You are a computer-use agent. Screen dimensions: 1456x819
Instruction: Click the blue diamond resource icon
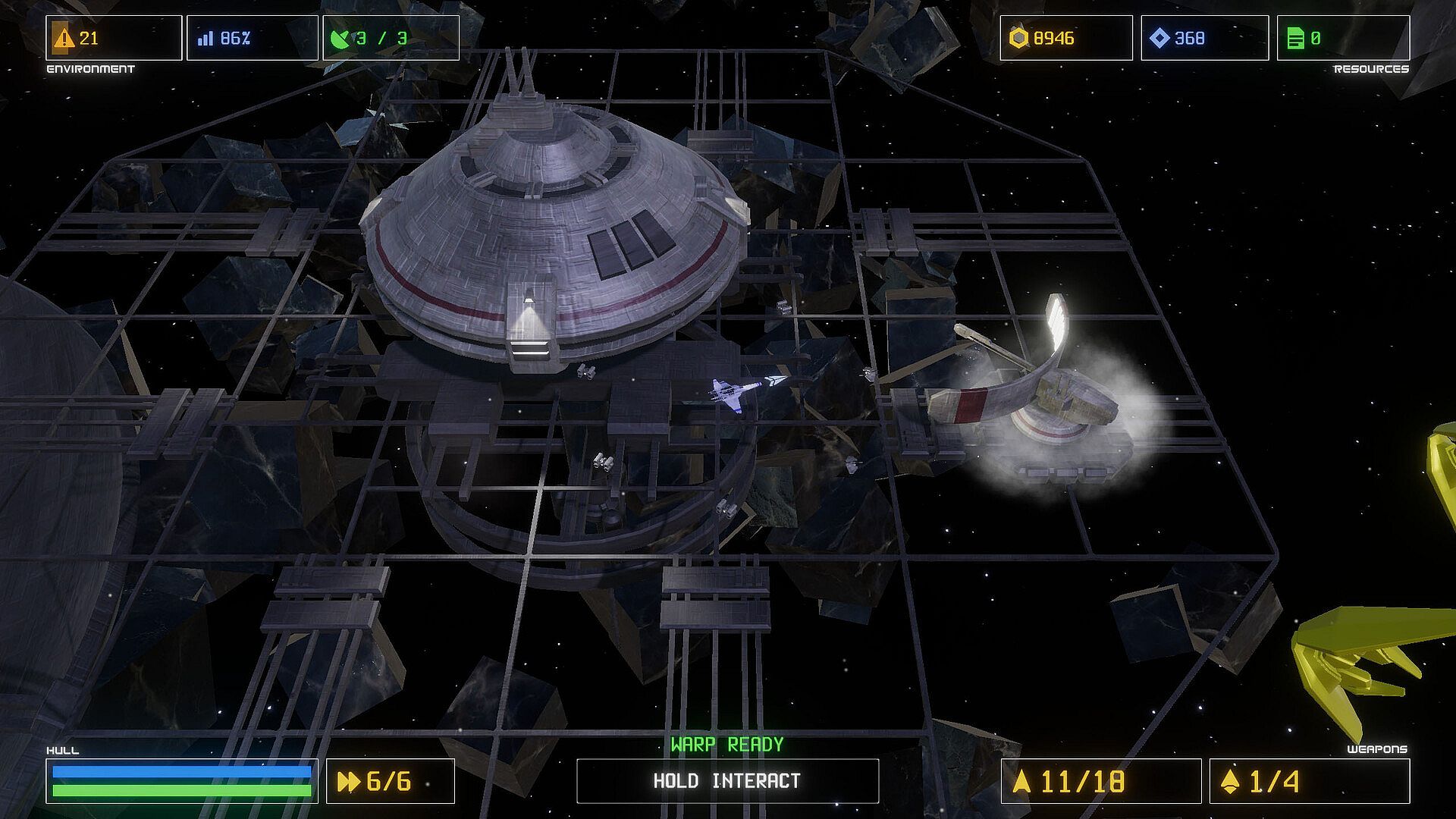[1159, 38]
